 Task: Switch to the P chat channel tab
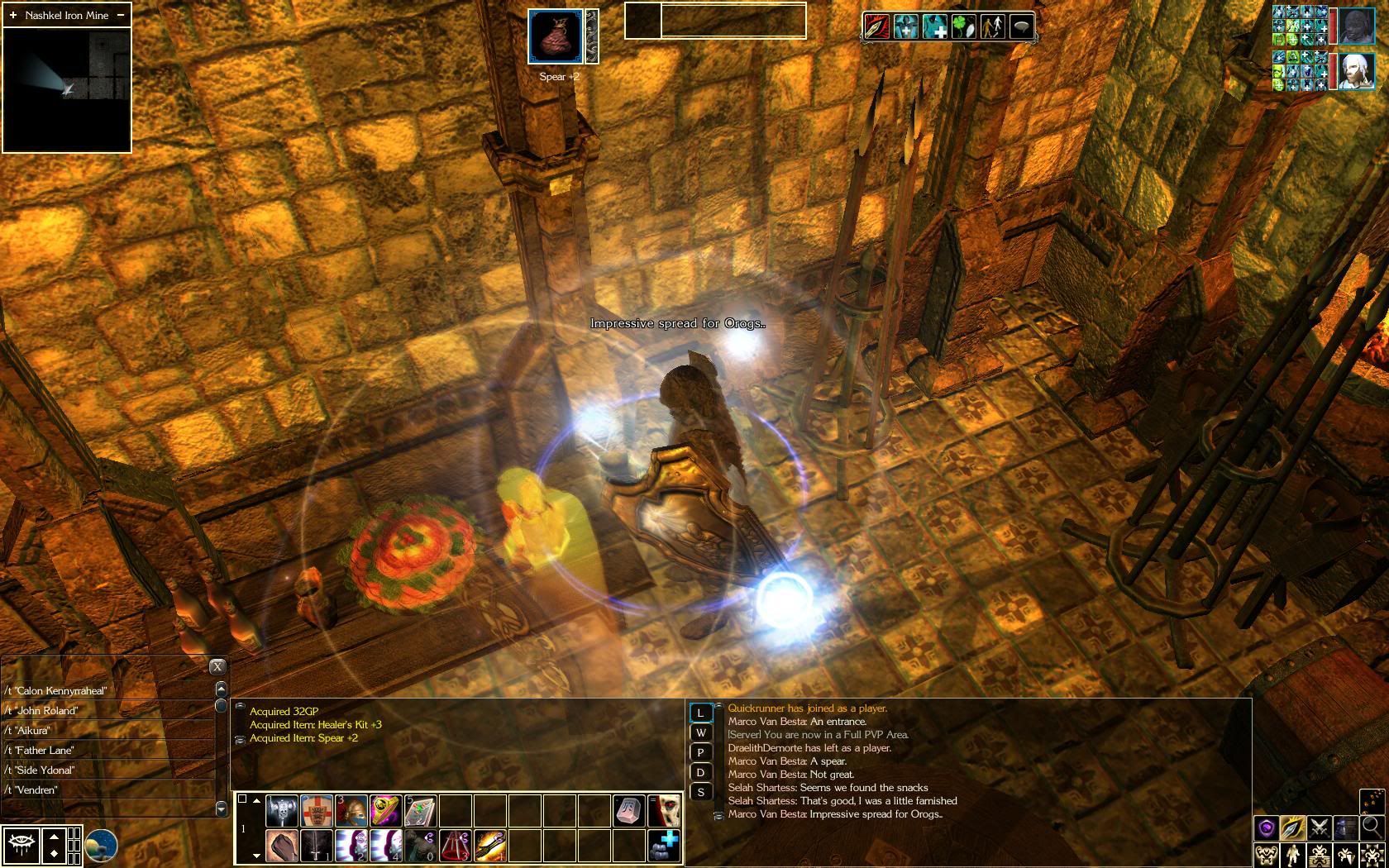[701, 752]
